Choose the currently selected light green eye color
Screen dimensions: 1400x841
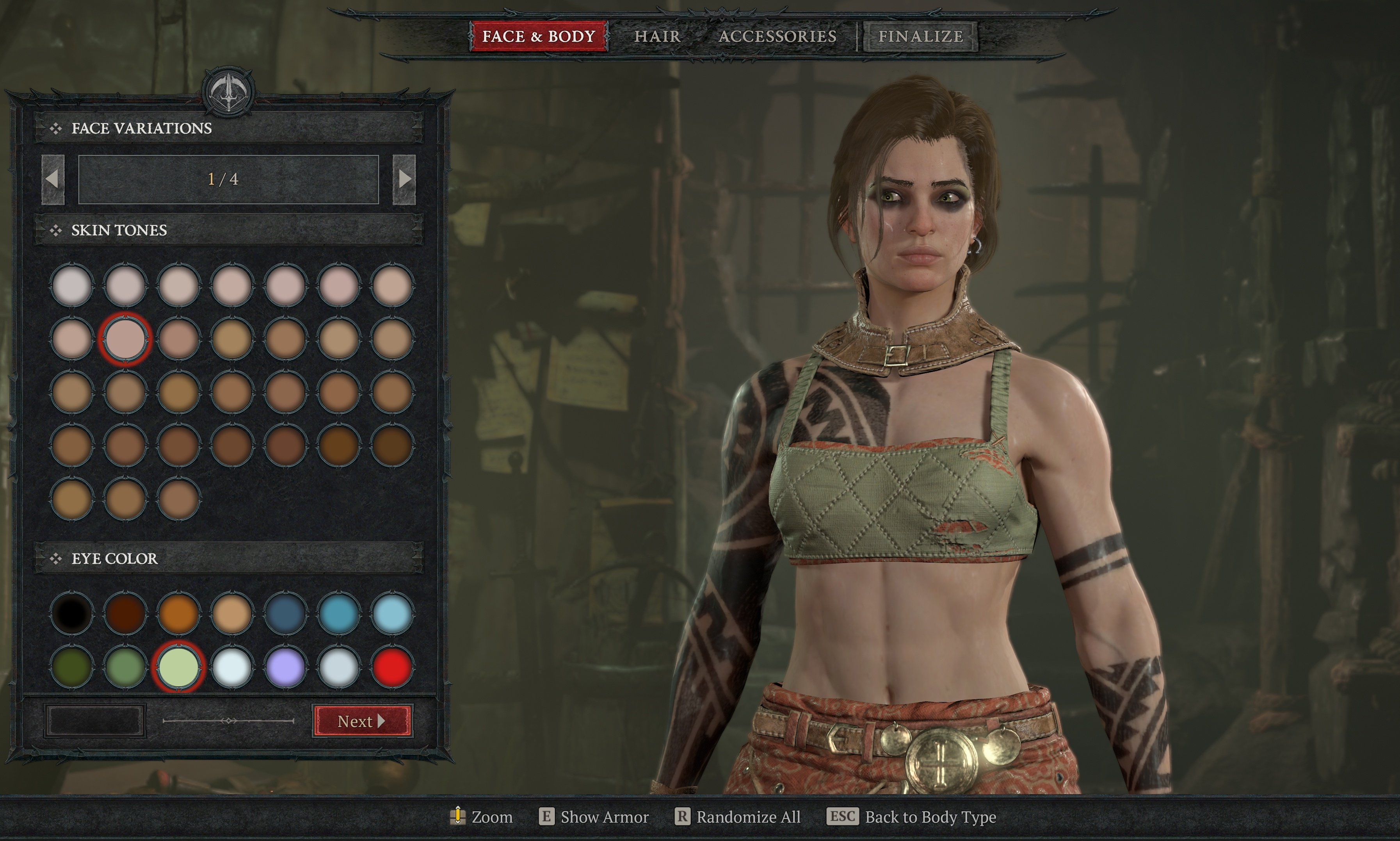pyautogui.click(x=178, y=667)
